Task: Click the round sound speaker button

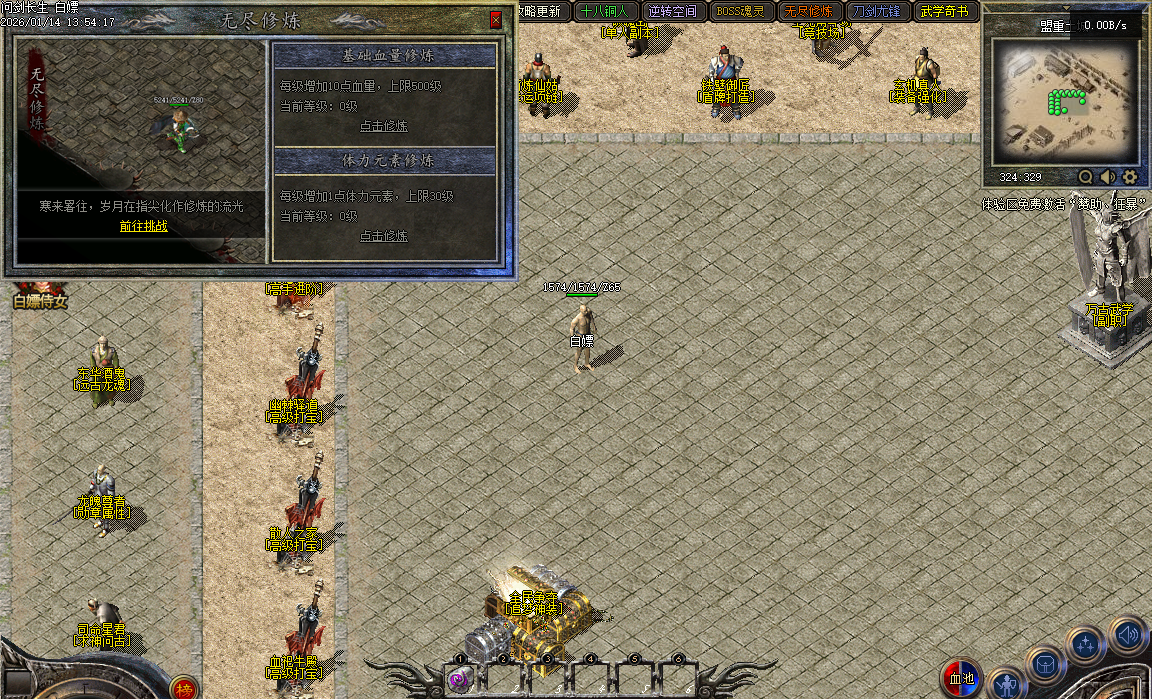Action: point(1128,634)
